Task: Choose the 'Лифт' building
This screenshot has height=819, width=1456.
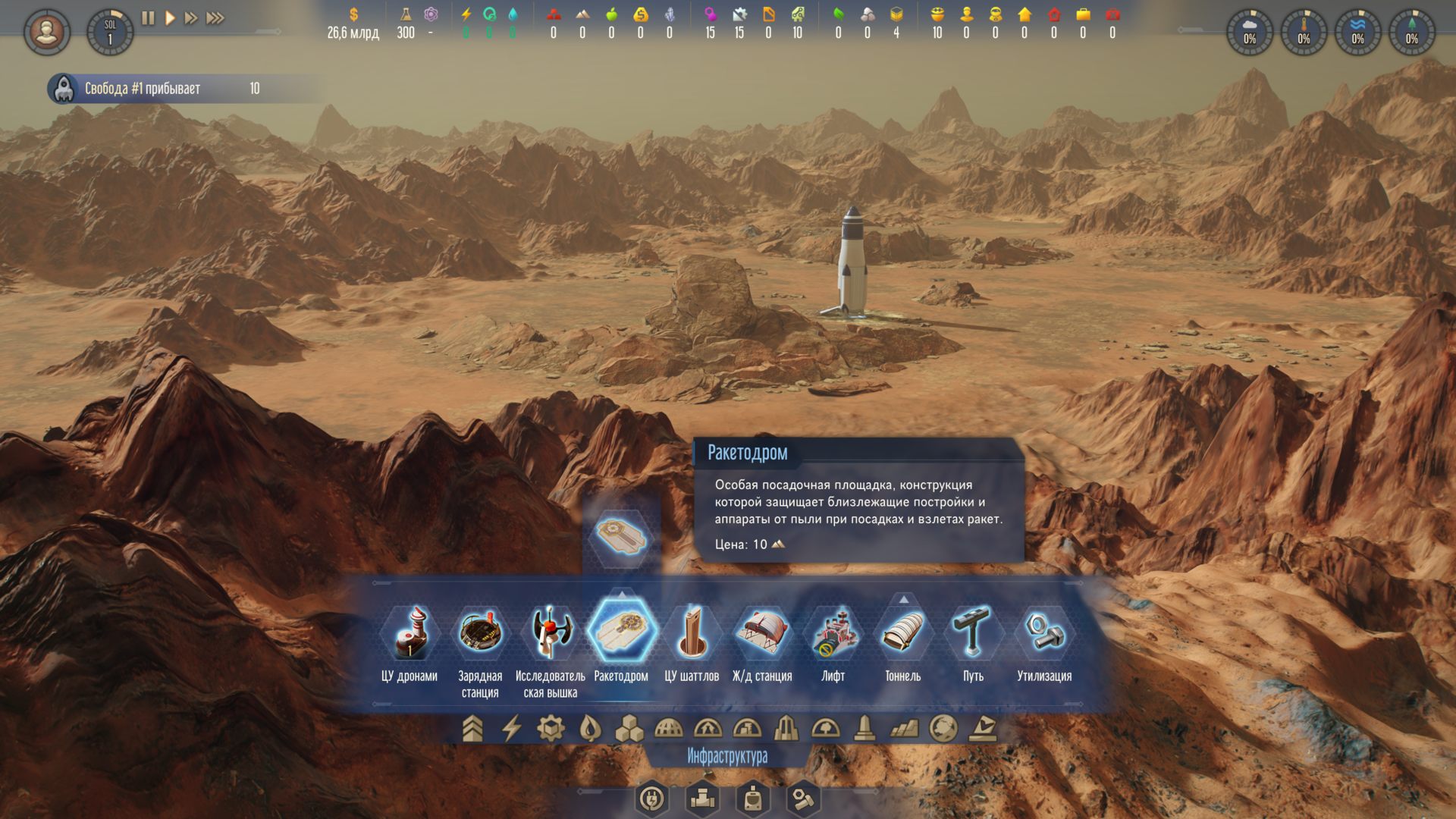Action: (833, 632)
